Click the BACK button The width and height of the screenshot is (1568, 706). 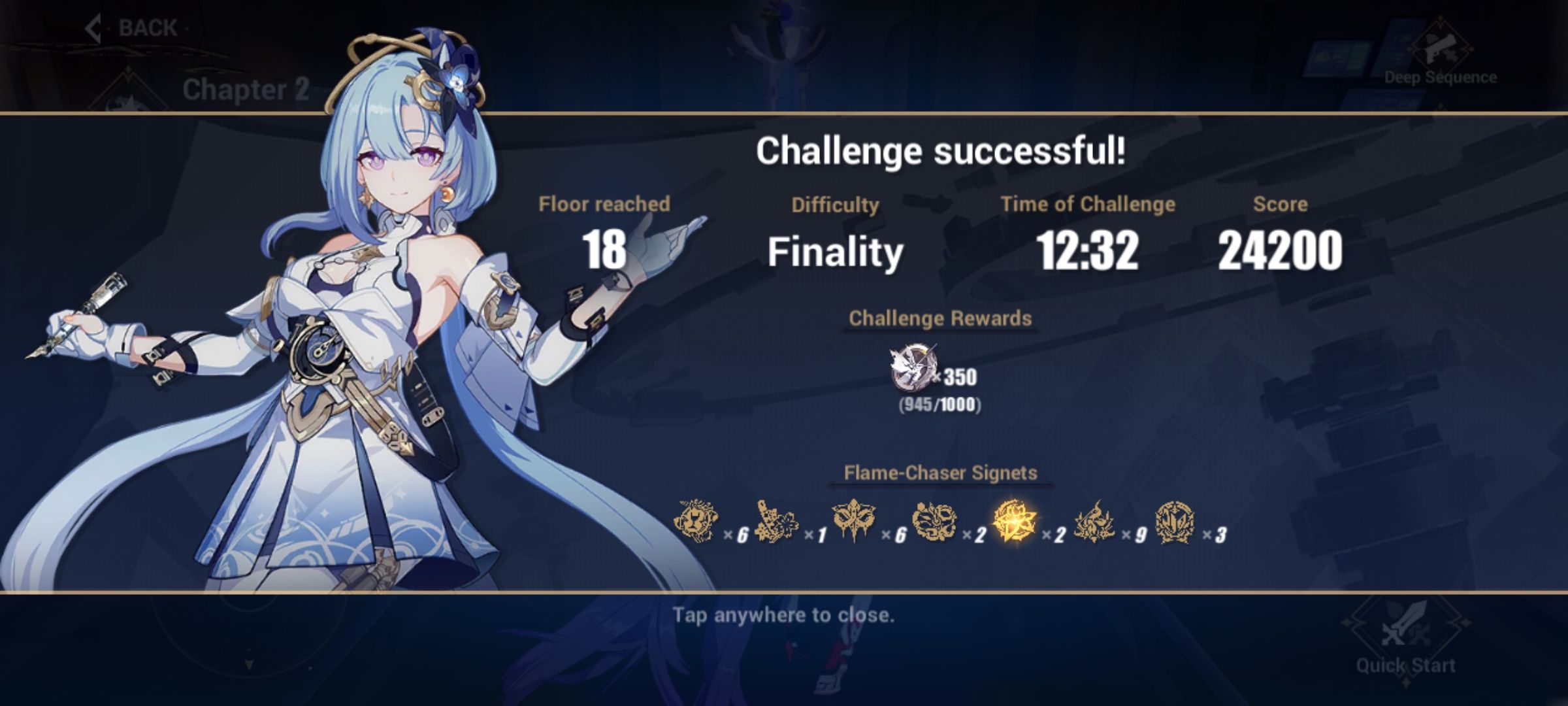point(145,27)
